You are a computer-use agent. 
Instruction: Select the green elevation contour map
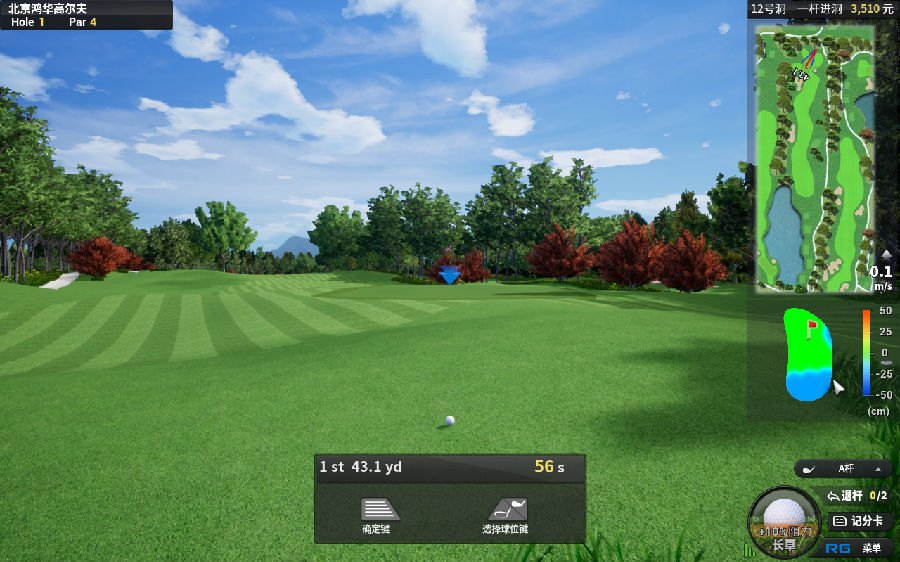click(x=808, y=354)
